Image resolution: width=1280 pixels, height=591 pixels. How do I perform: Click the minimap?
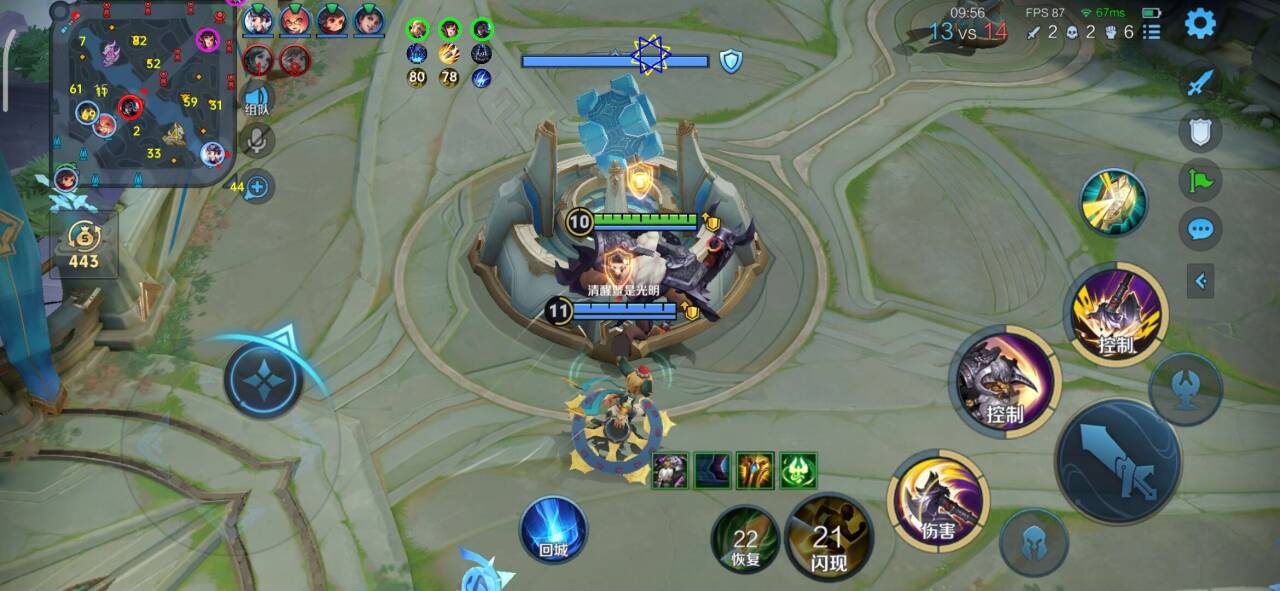143,94
